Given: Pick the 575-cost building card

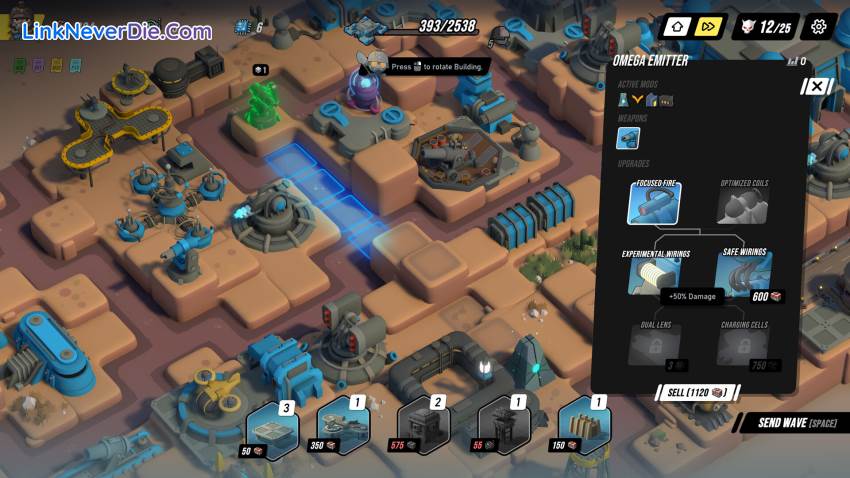Looking at the screenshot, I should tap(423, 427).
